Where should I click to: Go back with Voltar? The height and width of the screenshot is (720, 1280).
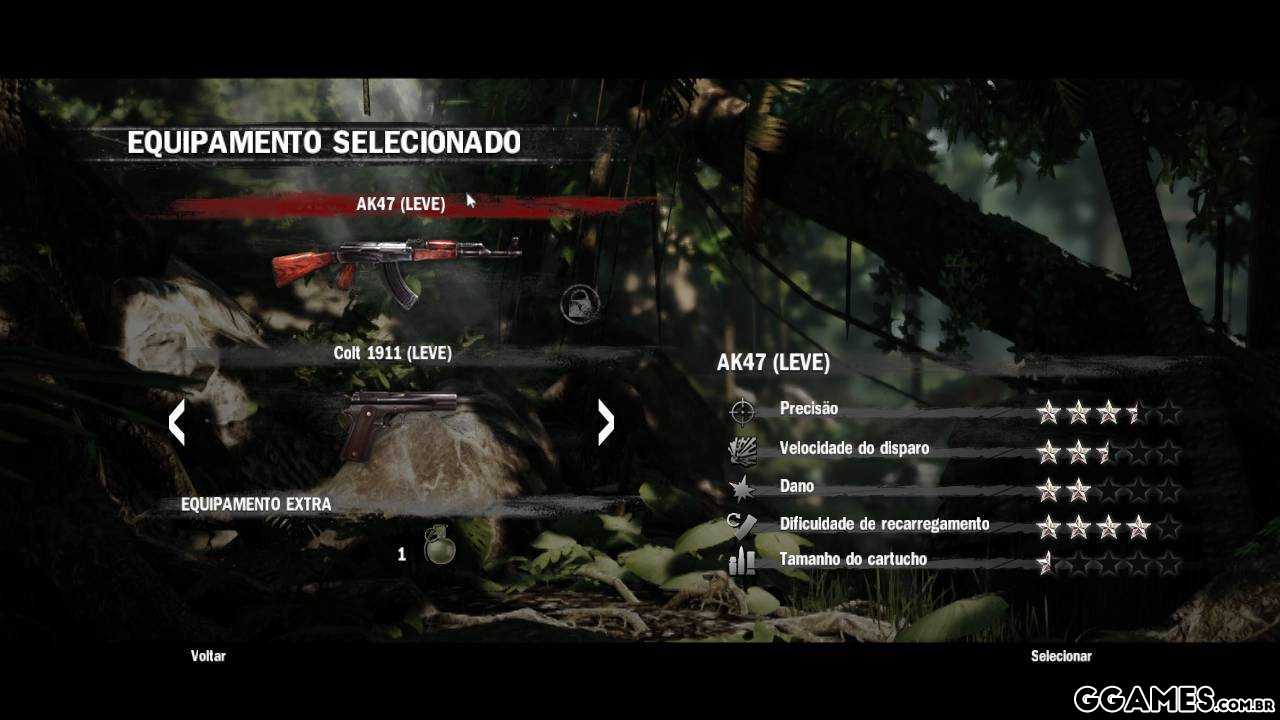(x=208, y=656)
